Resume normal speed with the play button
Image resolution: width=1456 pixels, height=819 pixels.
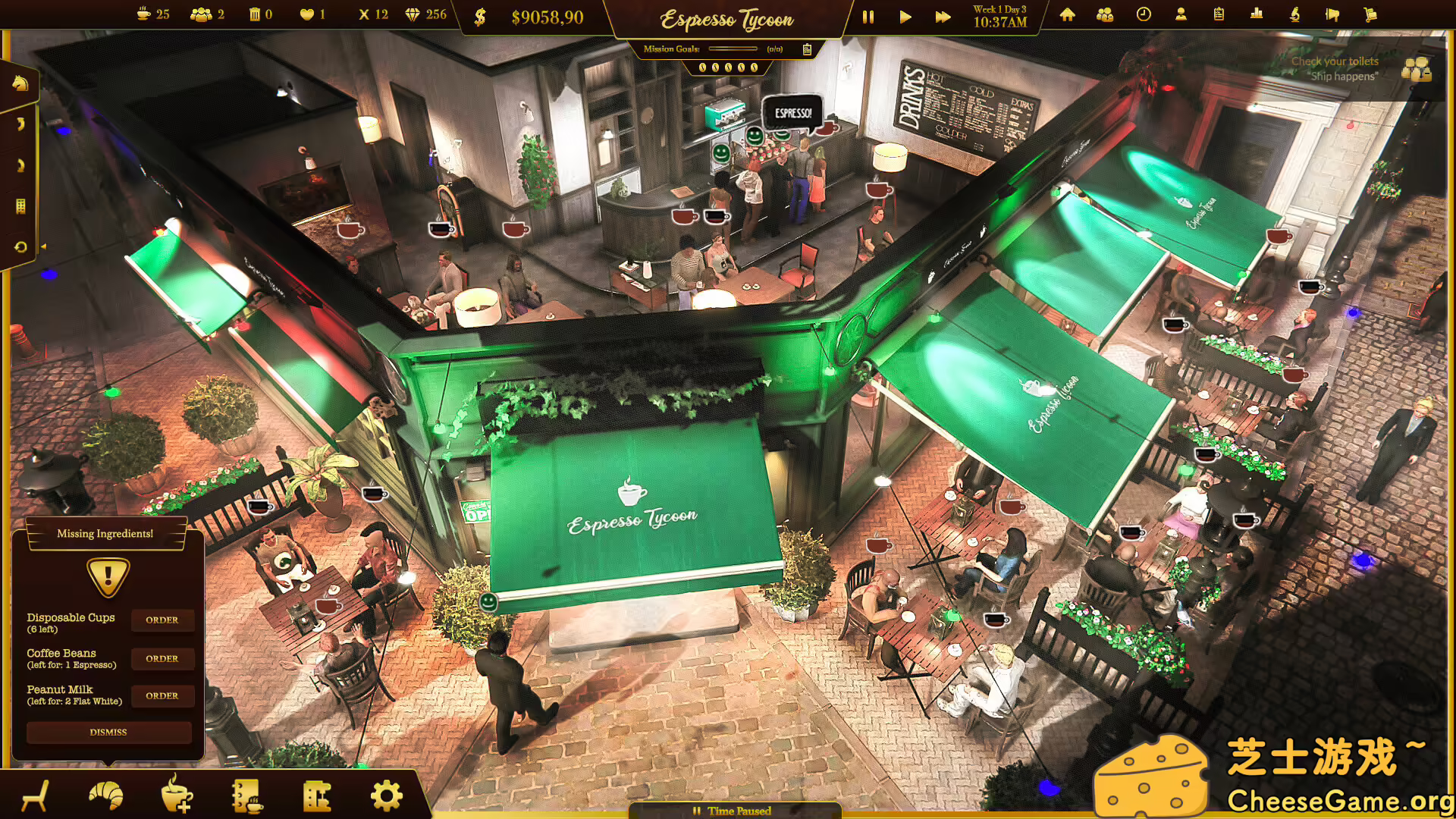point(905,16)
